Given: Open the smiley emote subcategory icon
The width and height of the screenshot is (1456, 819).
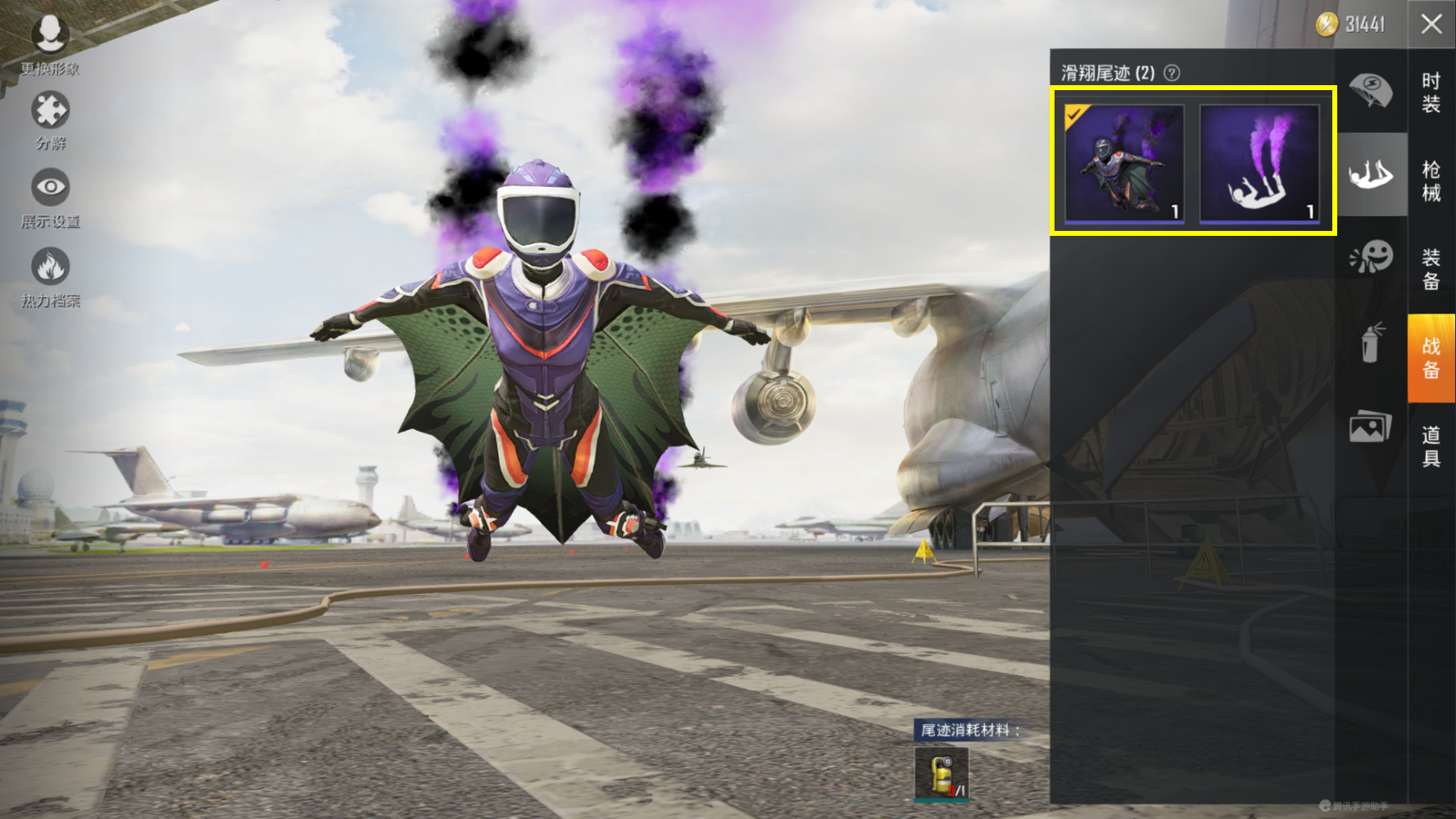Looking at the screenshot, I should [1371, 257].
